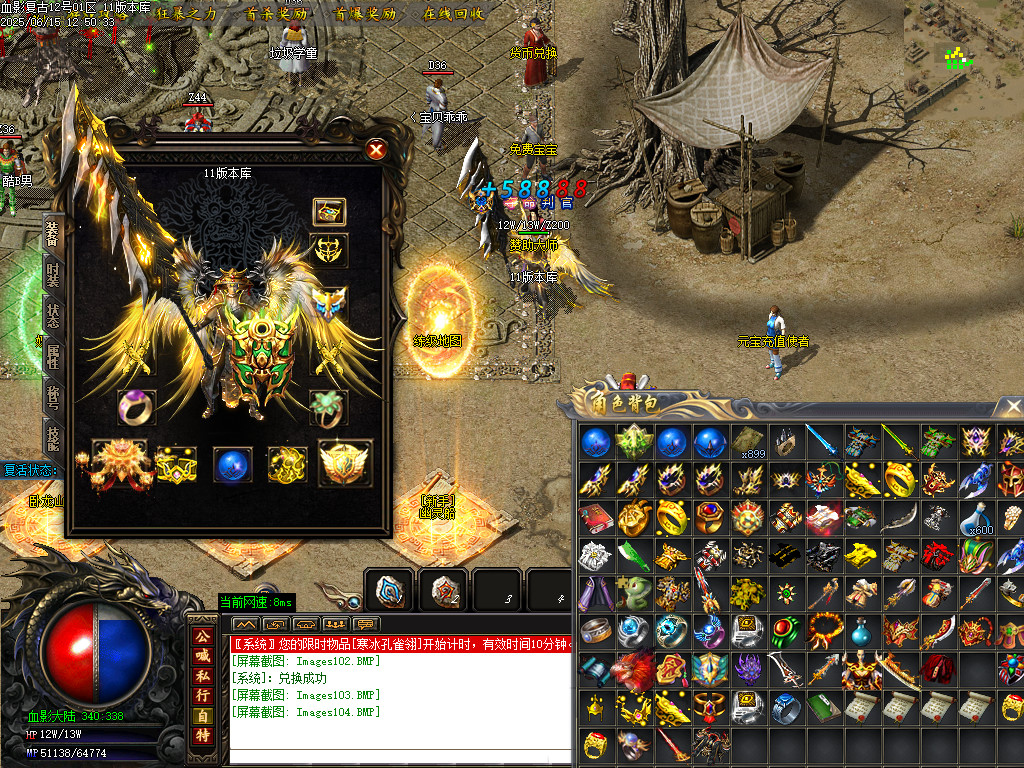Open the 在线回收 online recycle menu
Screen dimensions: 1024x768
tap(454, 14)
